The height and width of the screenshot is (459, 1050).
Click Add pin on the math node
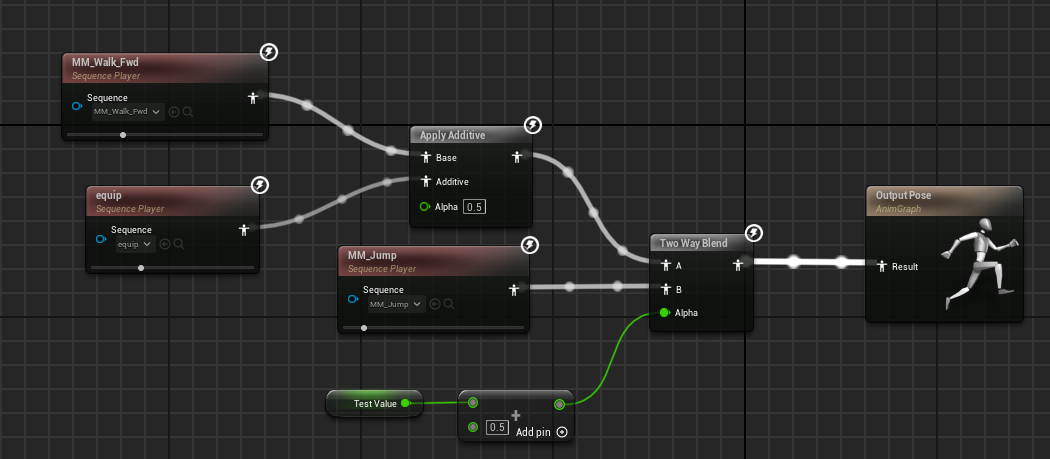[x=541, y=432]
